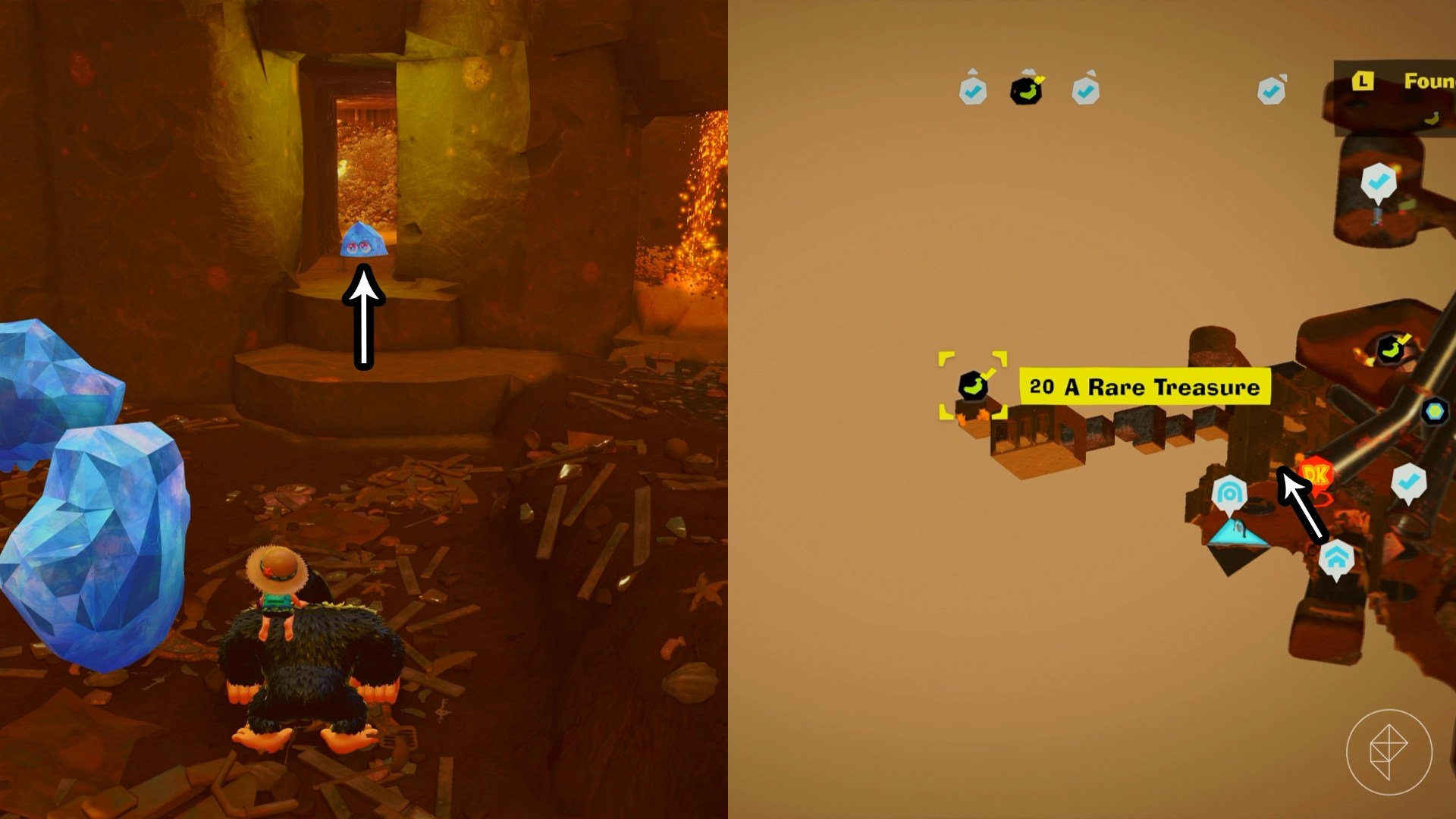Click the '20 A Rare Treasure' label
1456x819 pixels.
(x=1144, y=387)
